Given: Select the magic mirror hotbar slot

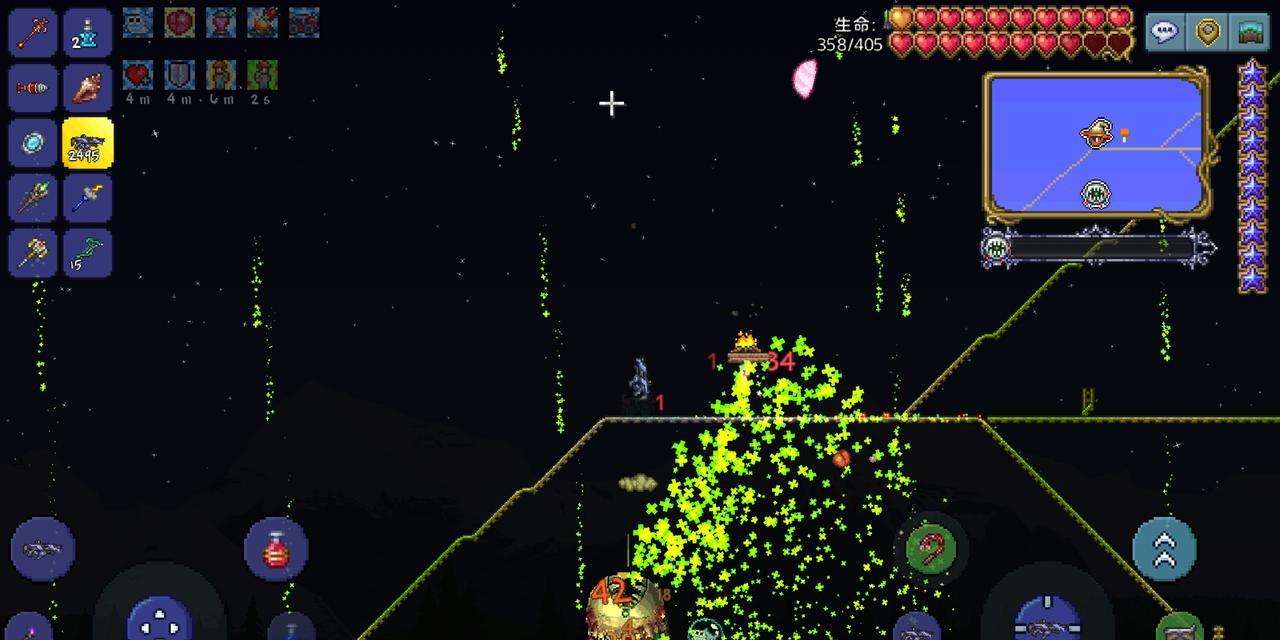Looking at the screenshot, I should point(33,144).
